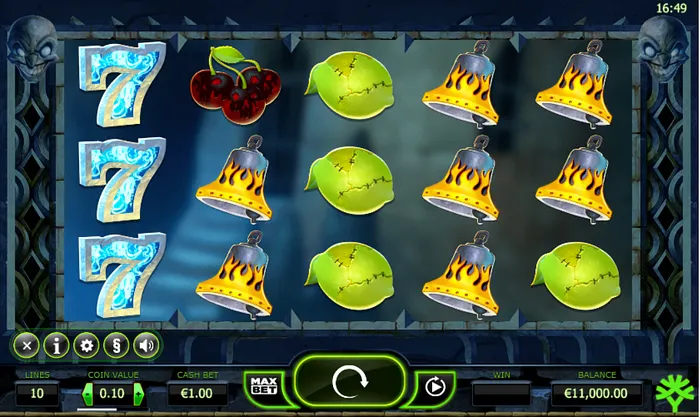Show game rules with the section-sign icon
Viewport: 700px width, 417px height.
(117, 346)
